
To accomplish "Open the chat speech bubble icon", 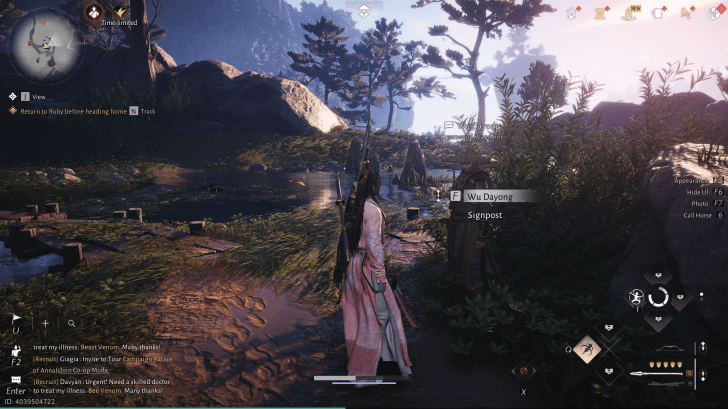I will (x=16, y=380).
